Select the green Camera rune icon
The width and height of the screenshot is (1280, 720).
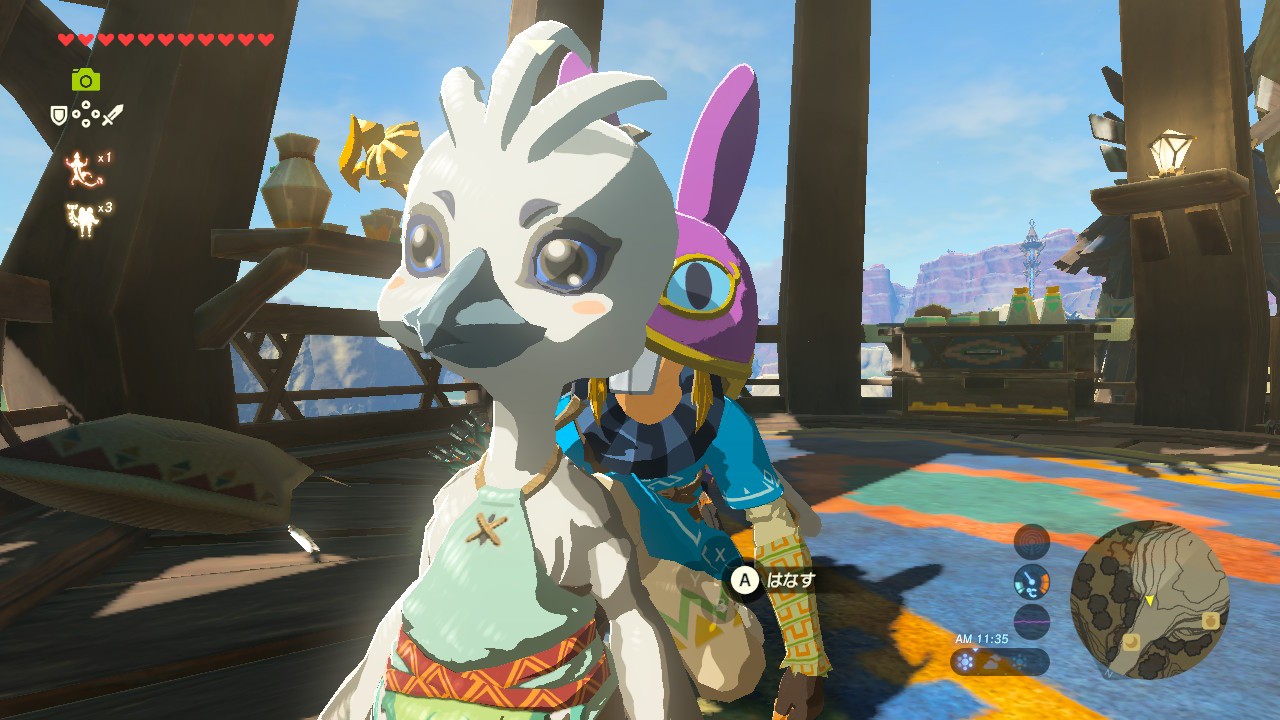[86, 80]
